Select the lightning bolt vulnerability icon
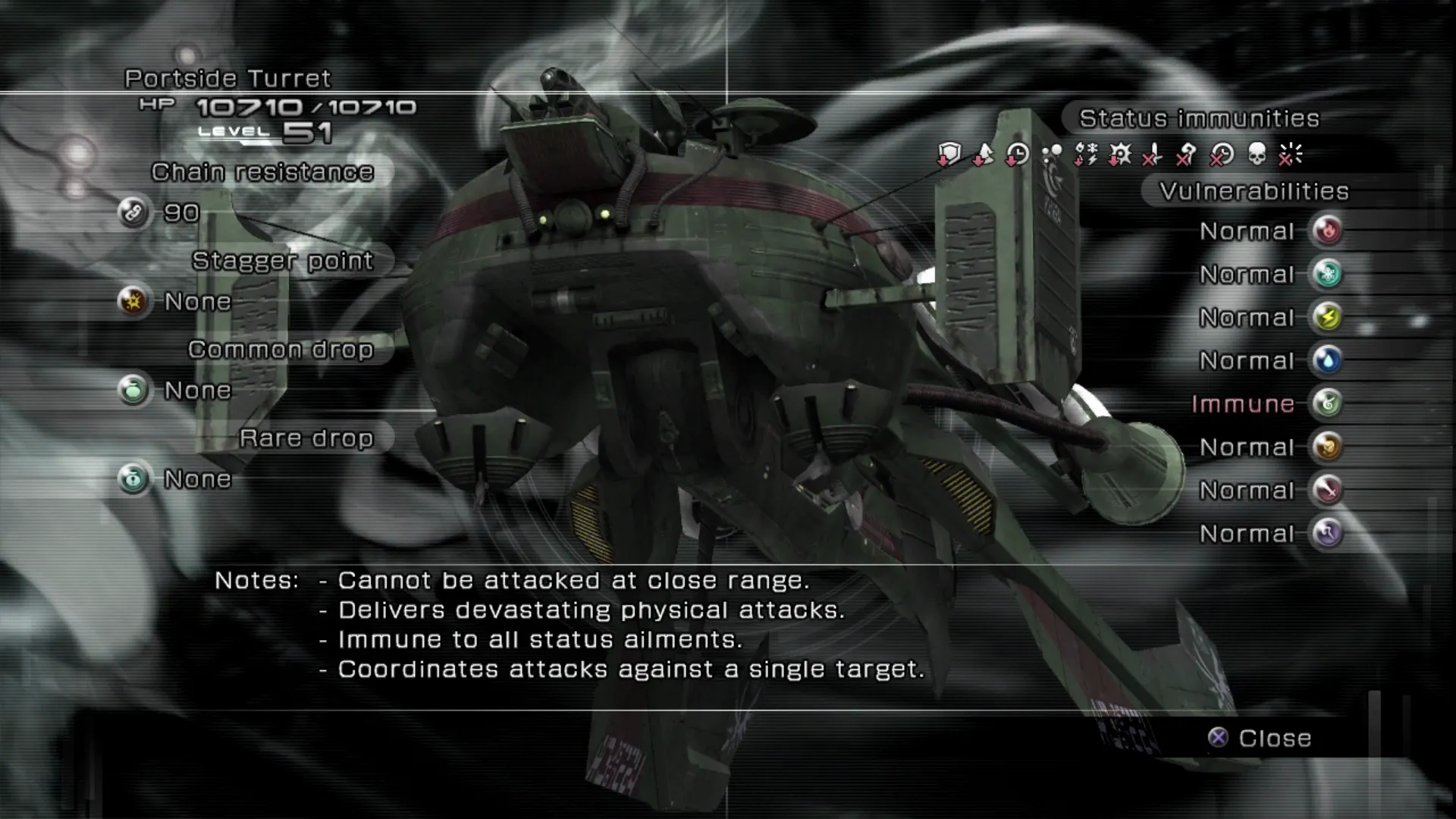Viewport: 1456px width, 819px height. coord(1328,317)
